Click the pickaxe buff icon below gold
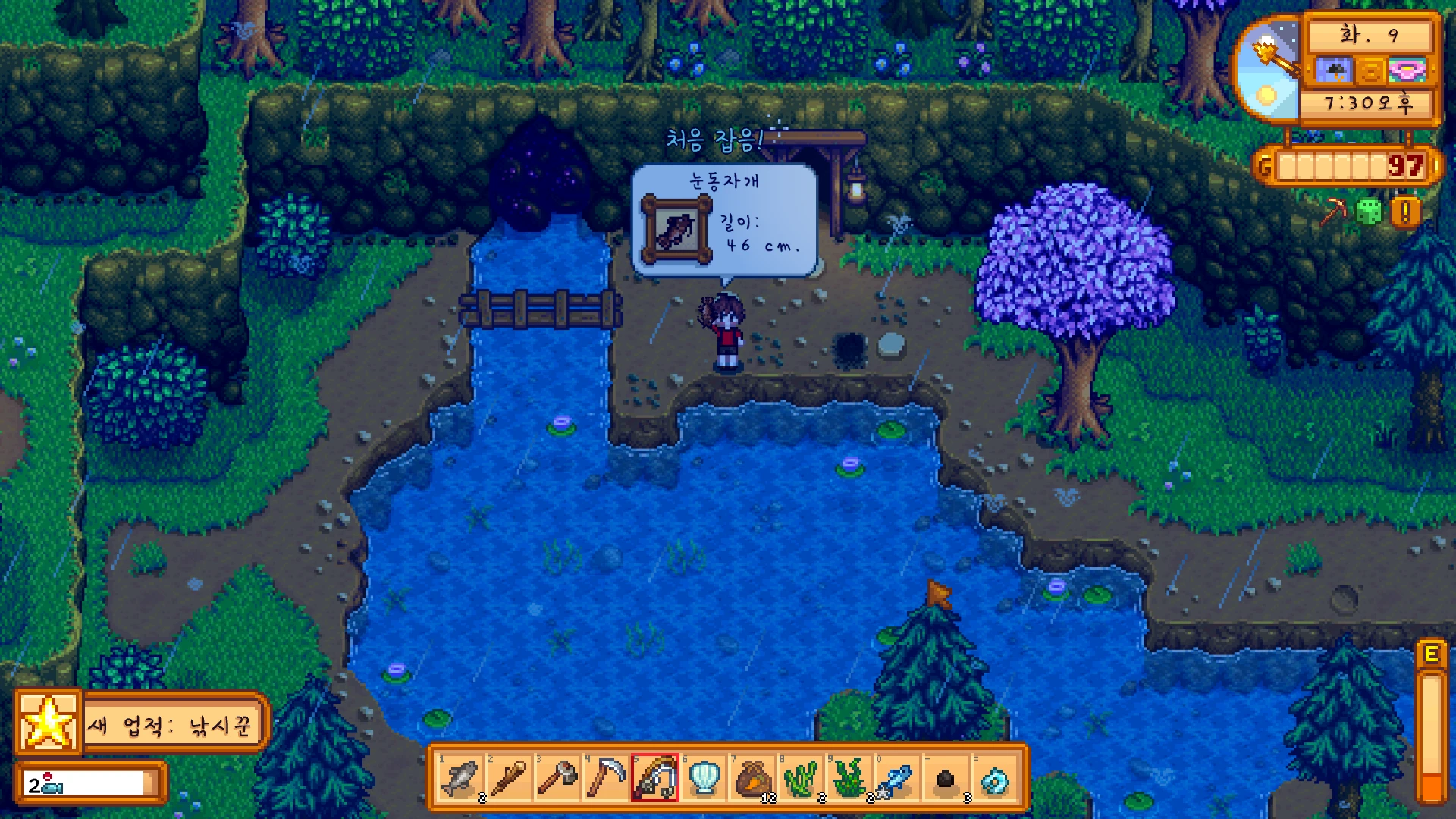1456x819 pixels. pyautogui.click(x=1332, y=212)
